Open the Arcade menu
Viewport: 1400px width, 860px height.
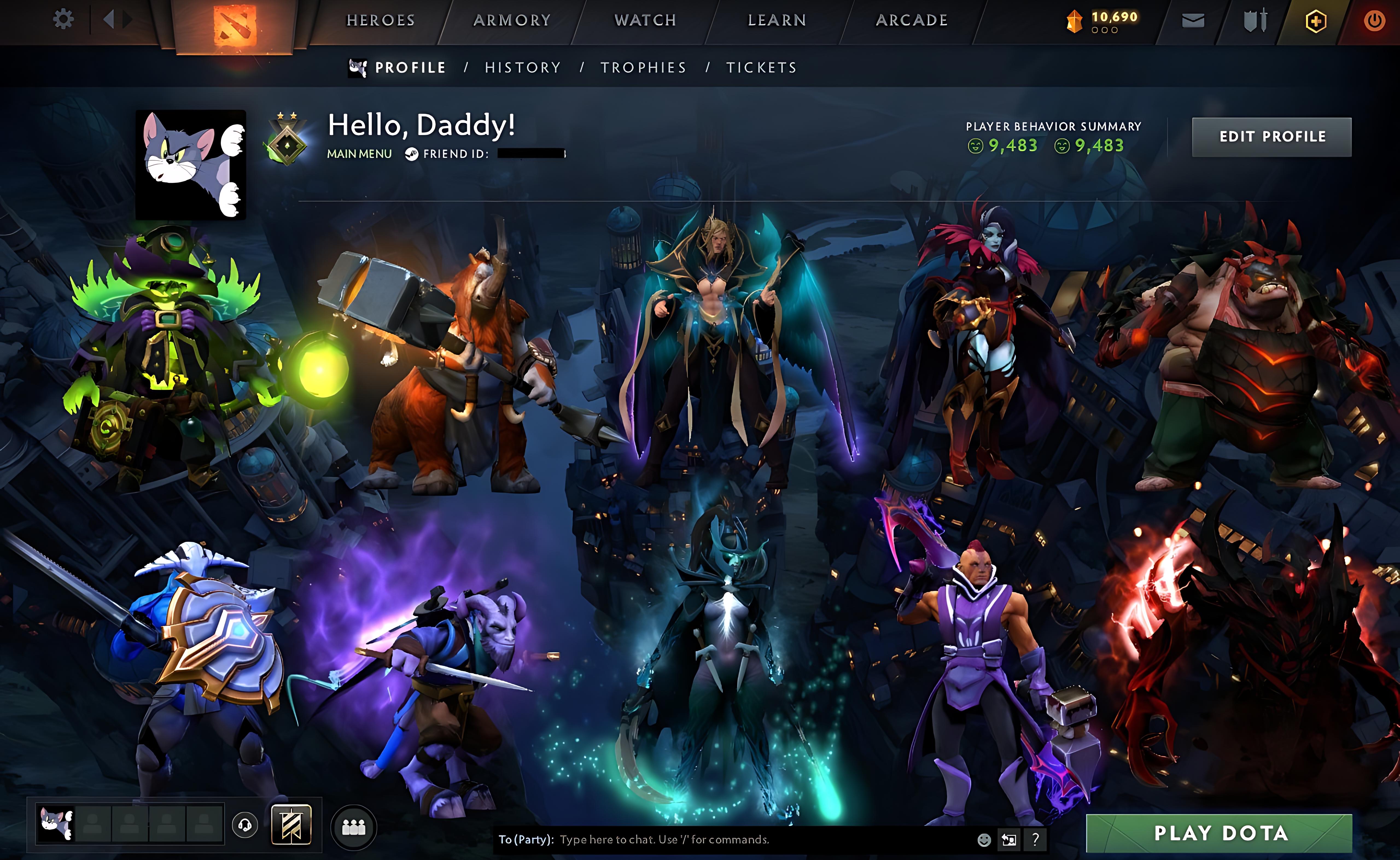pos(911,21)
